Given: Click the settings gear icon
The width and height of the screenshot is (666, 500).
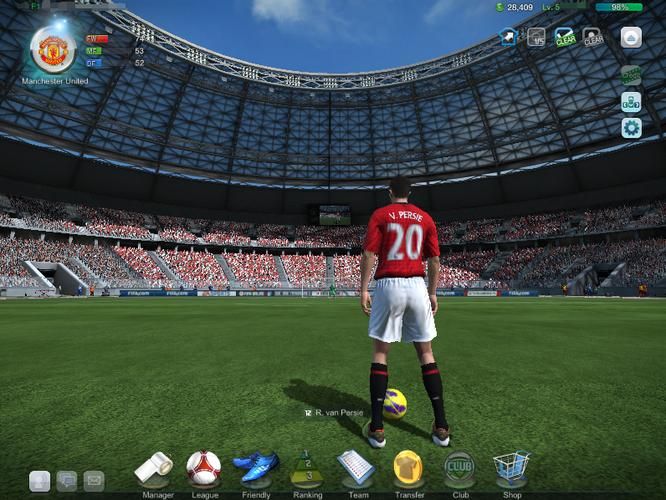Looking at the screenshot, I should [631, 127].
